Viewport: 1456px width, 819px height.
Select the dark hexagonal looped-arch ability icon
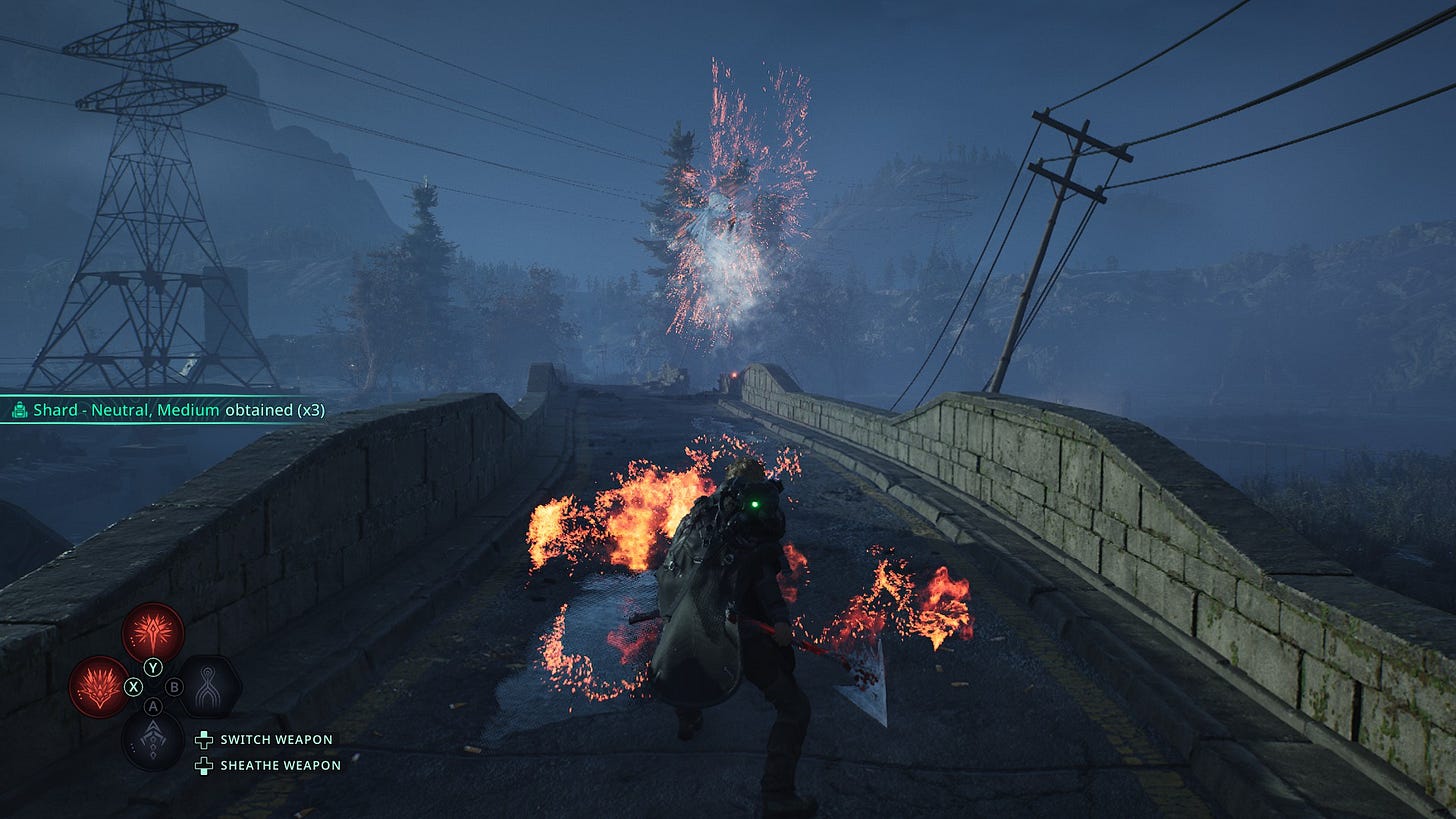[x=209, y=687]
